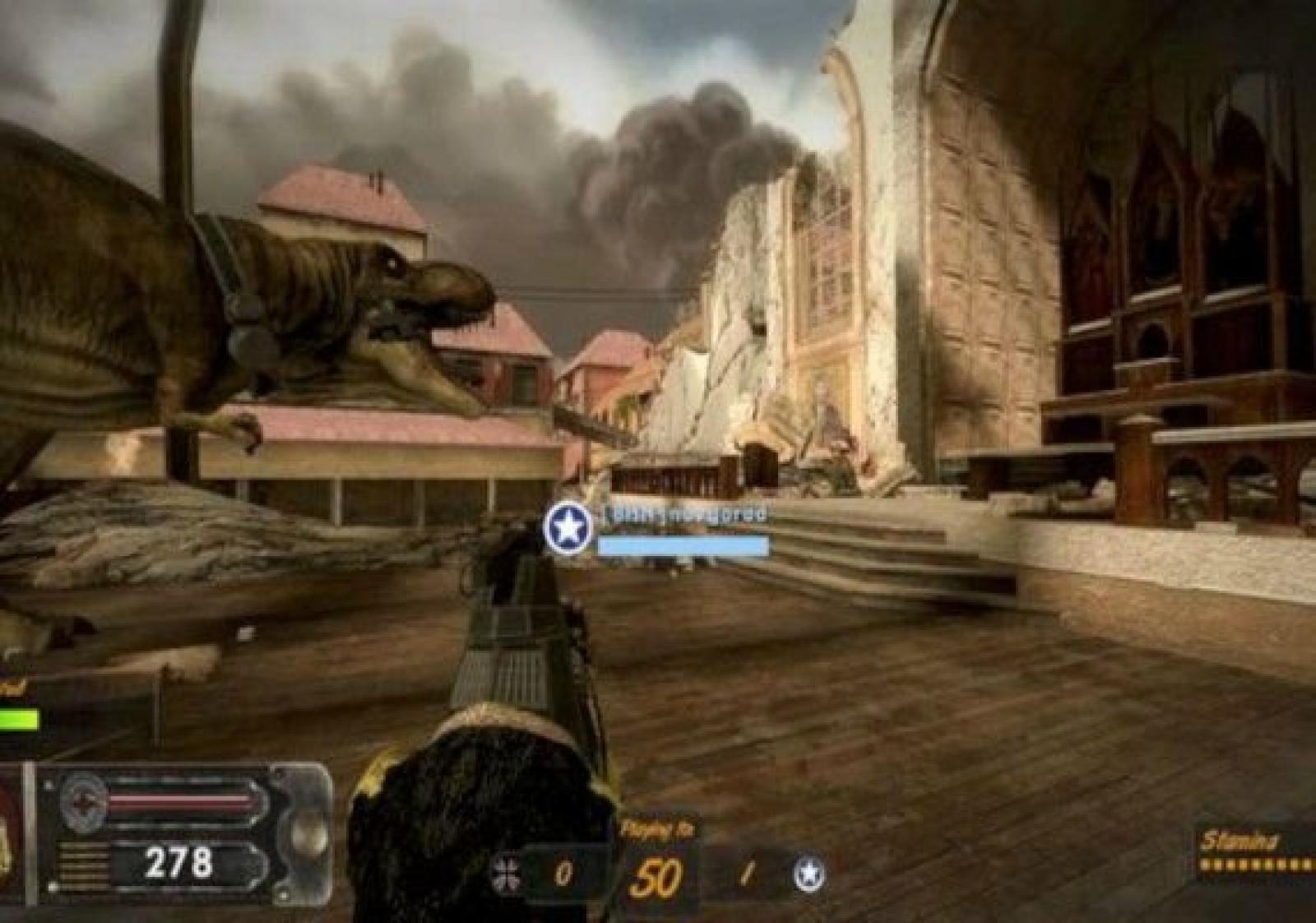Select the teammate's star marker above the health bar
This screenshot has width=1316, height=923.
click(568, 527)
